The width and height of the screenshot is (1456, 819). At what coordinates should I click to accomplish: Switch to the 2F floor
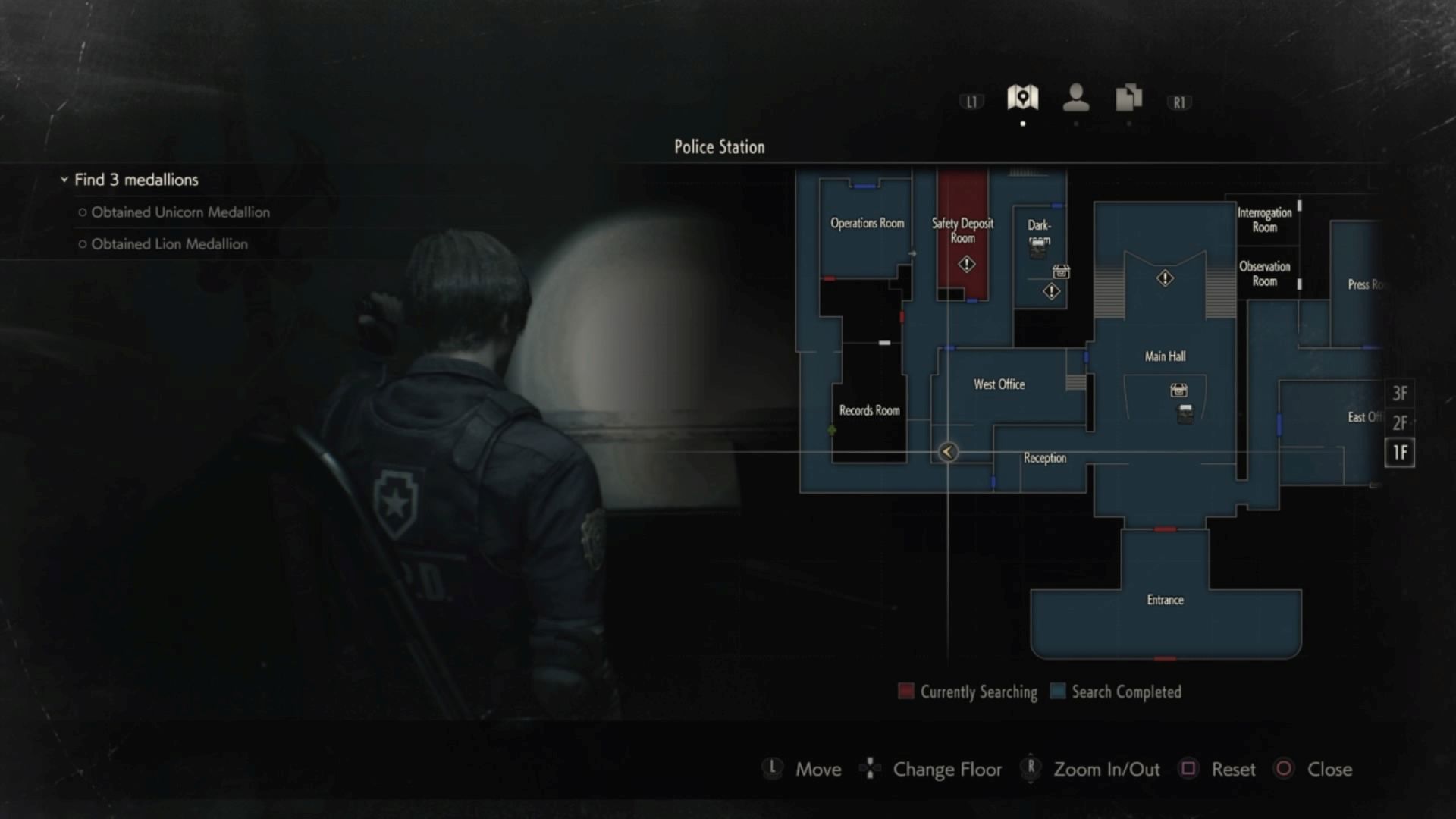(x=1399, y=422)
